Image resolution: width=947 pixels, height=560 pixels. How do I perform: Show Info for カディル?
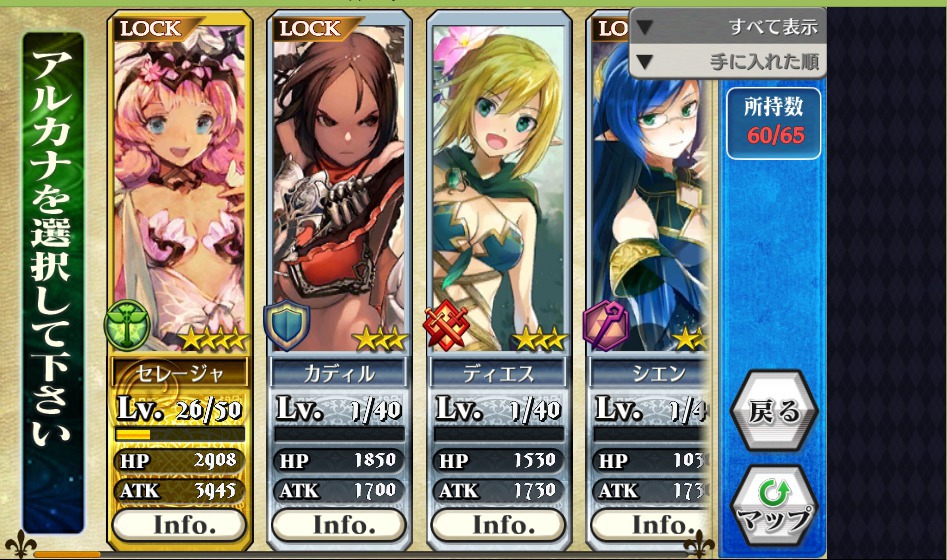pyautogui.click(x=339, y=524)
